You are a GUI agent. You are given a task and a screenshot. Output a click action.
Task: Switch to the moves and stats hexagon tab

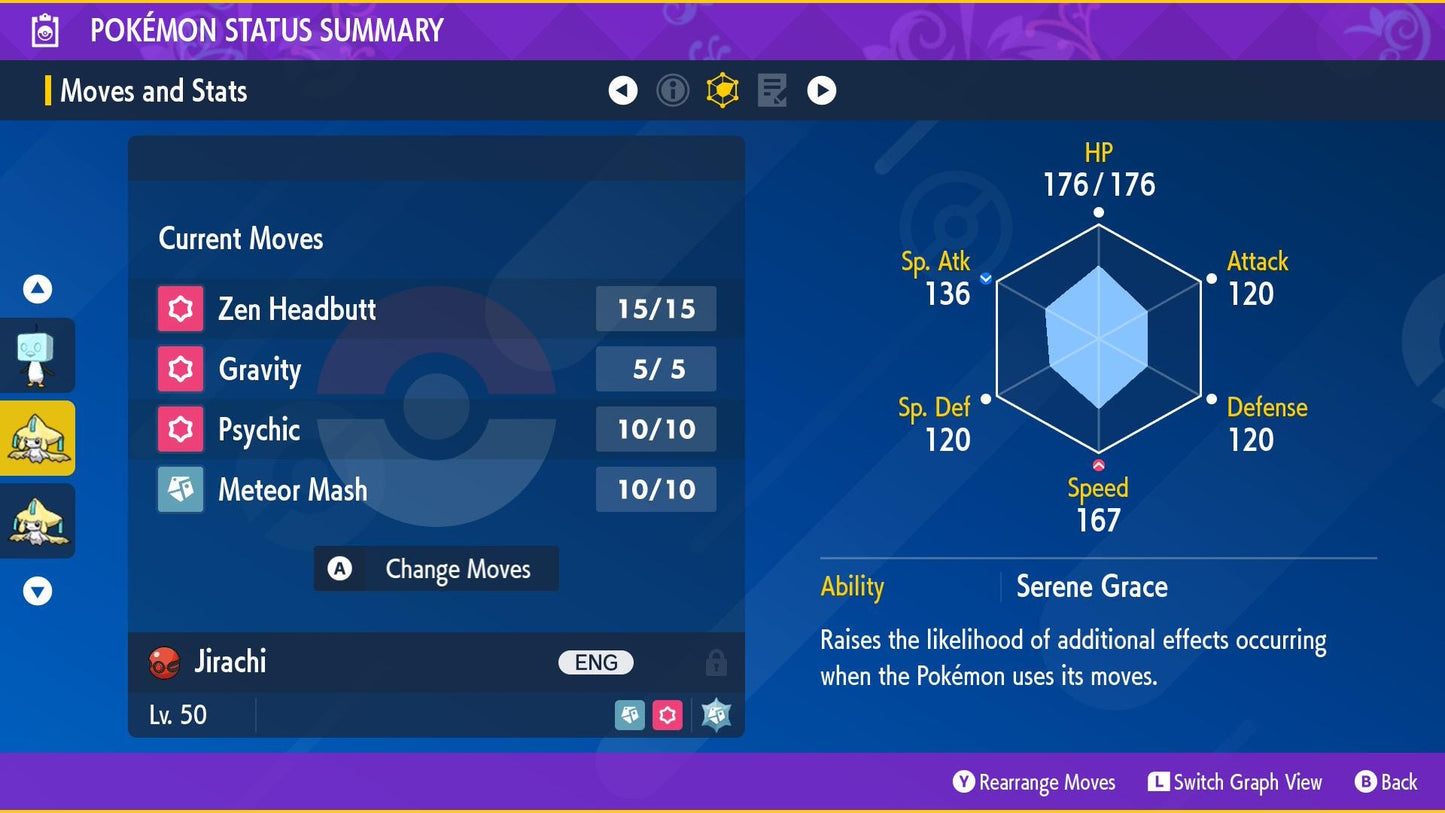coord(722,91)
